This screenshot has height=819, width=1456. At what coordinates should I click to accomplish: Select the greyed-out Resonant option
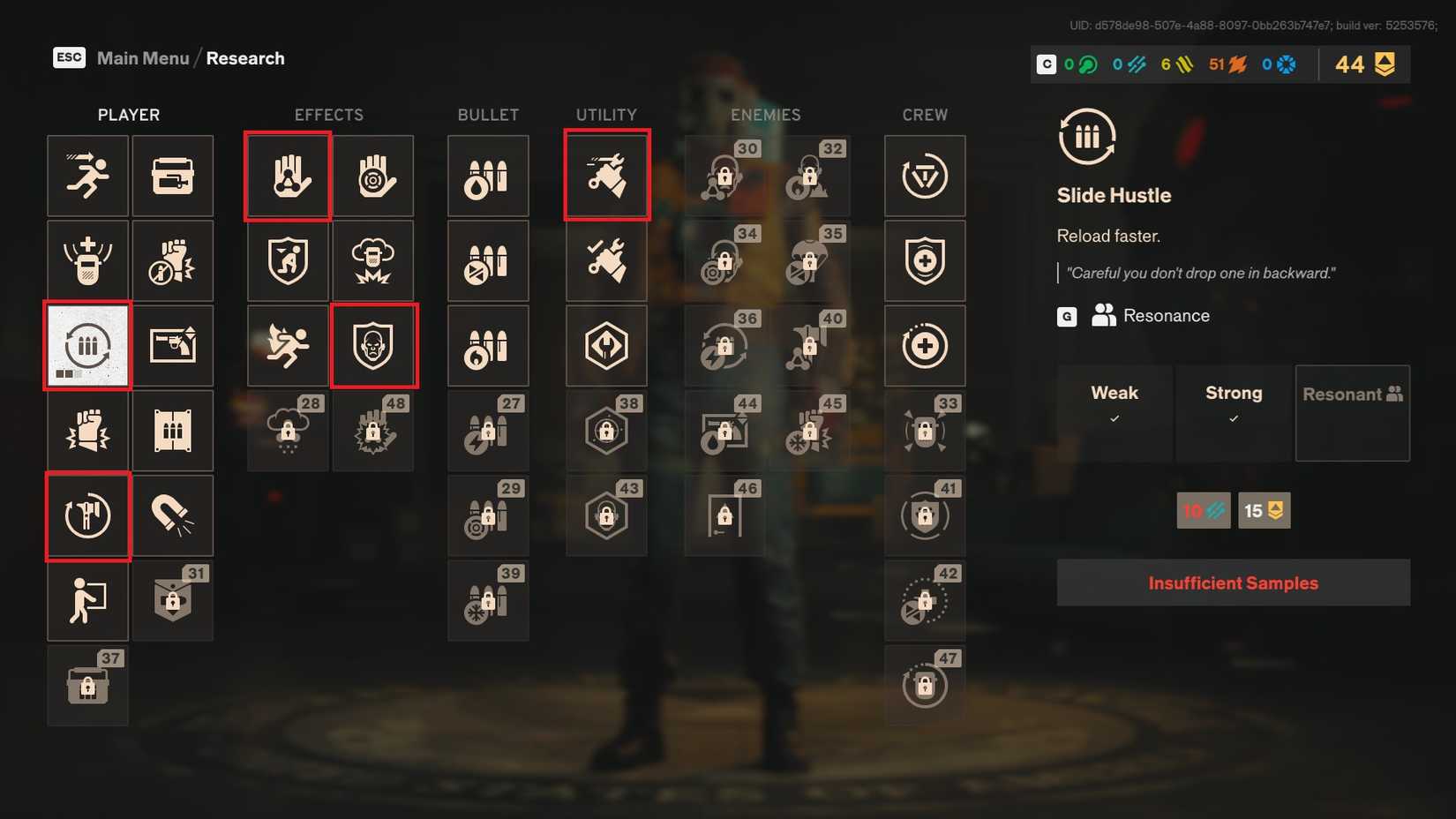tap(1352, 413)
